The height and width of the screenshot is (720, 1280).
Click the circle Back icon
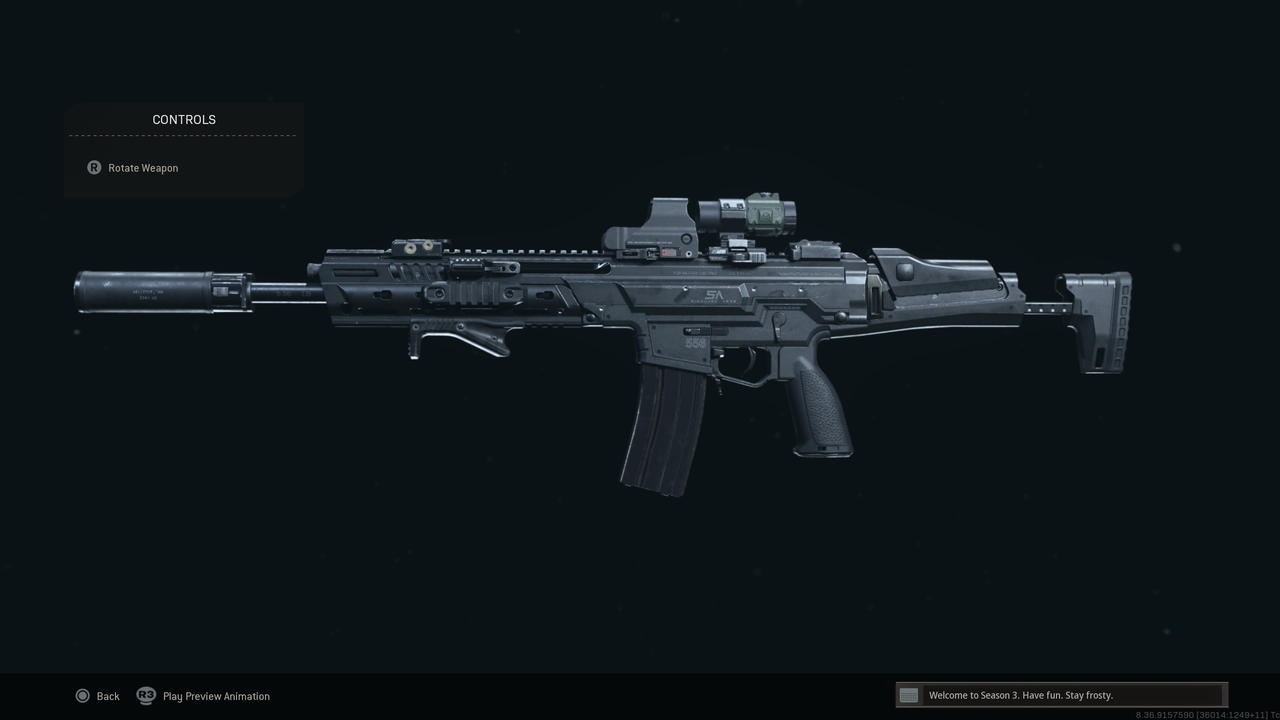(84, 695)
